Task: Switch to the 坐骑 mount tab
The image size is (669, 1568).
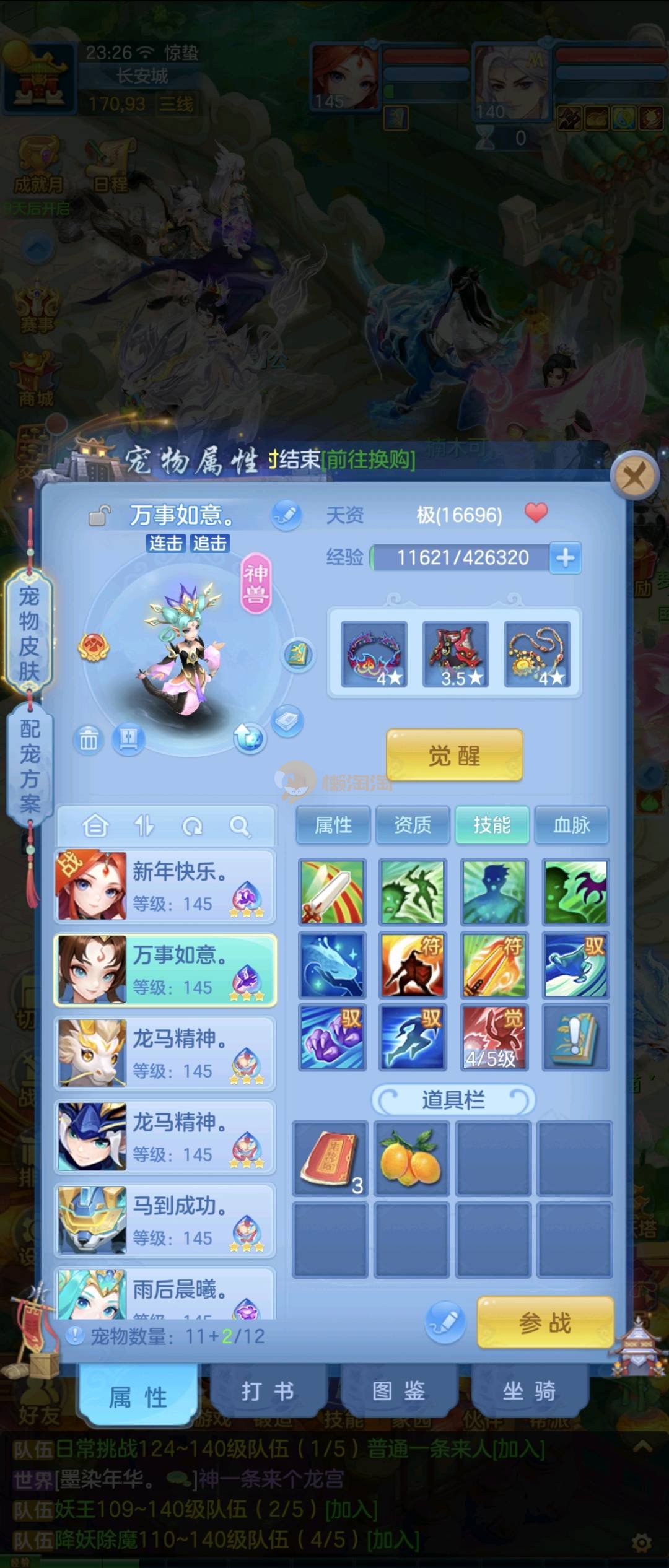Action: click(529, 1392)
